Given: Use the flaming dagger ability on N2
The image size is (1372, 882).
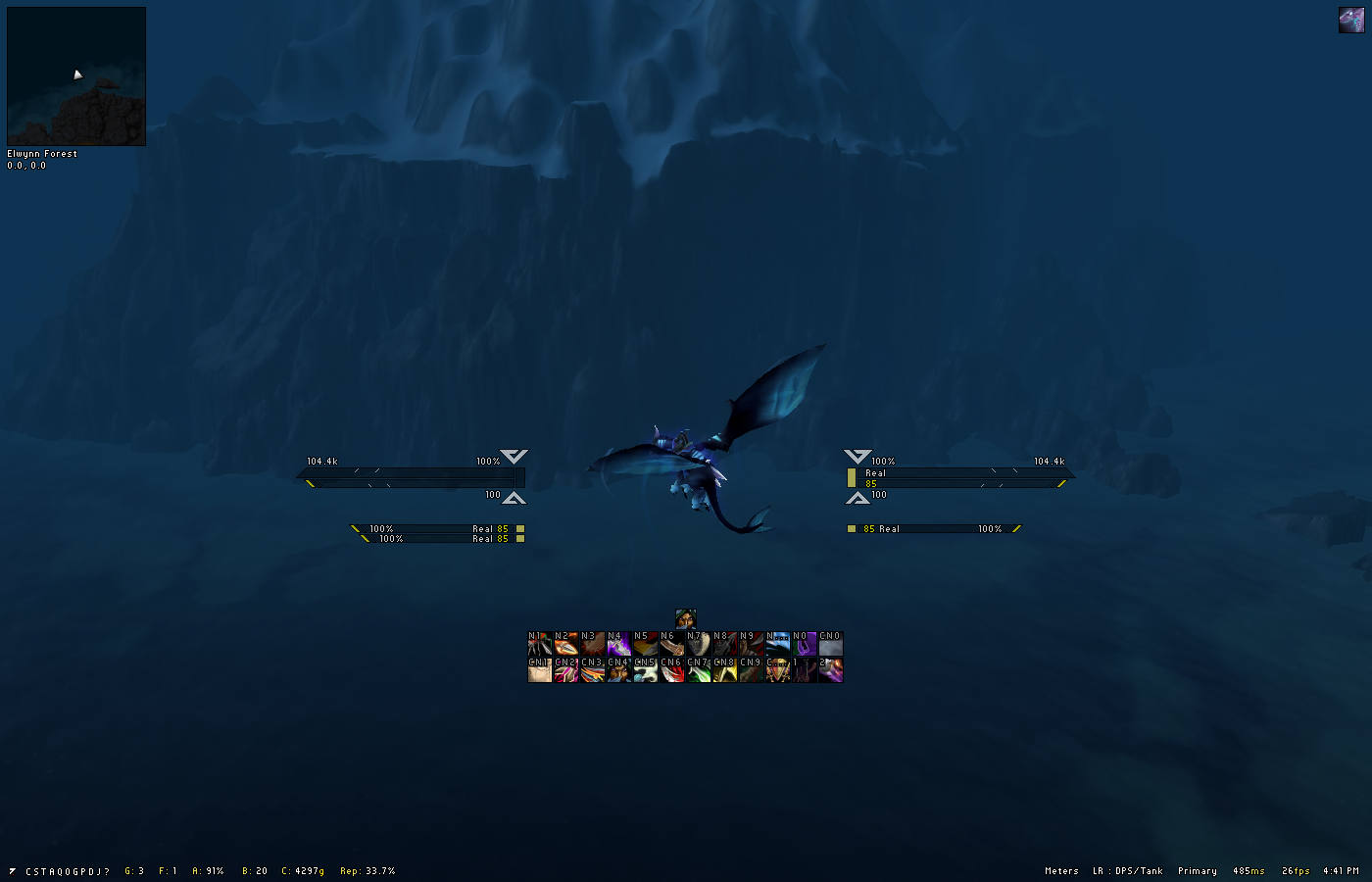Looking at the screenshot, I should tap(566, 644).
